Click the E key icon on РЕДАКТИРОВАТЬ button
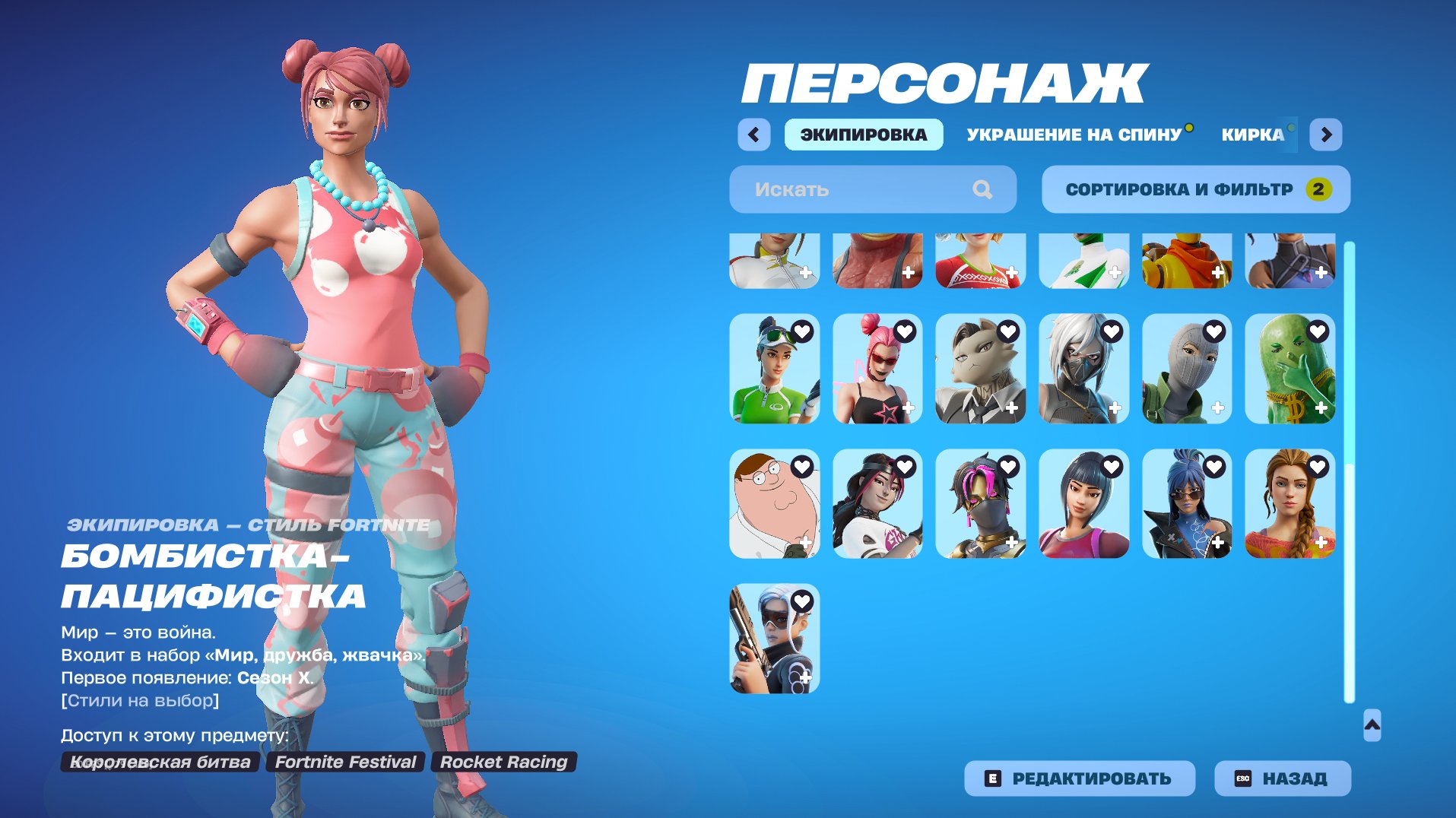 coord(993,778)
